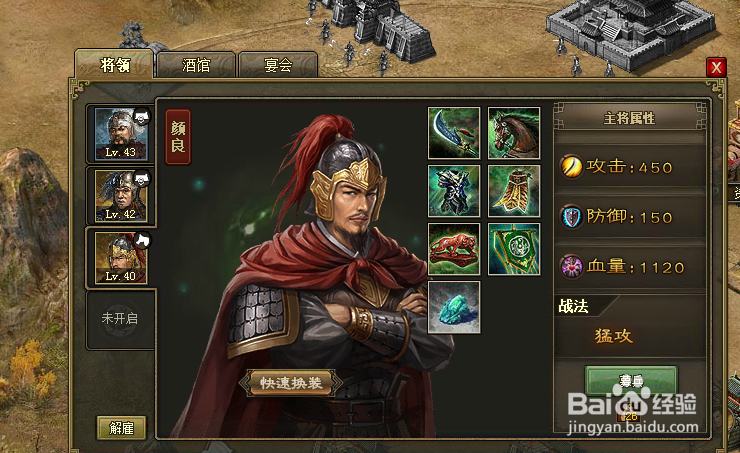The image size is (740, 453).
Task: Select the curved blade weapon slot
Action: click(454, 133)
